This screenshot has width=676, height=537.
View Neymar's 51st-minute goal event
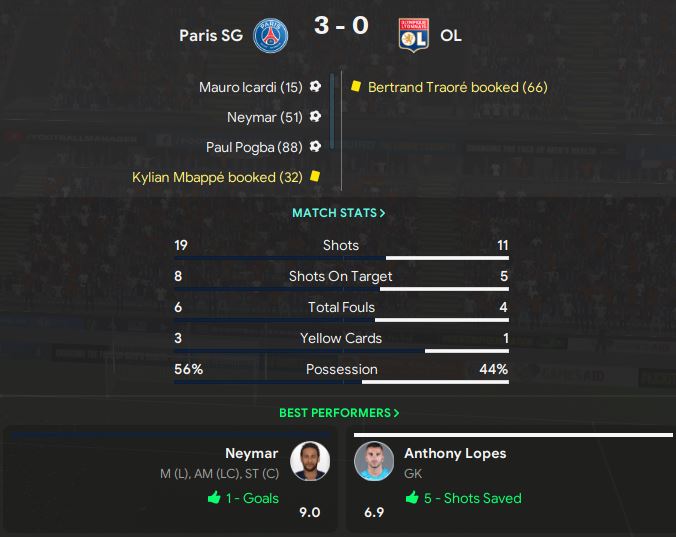pyautogui.click(x=264, y=117)
